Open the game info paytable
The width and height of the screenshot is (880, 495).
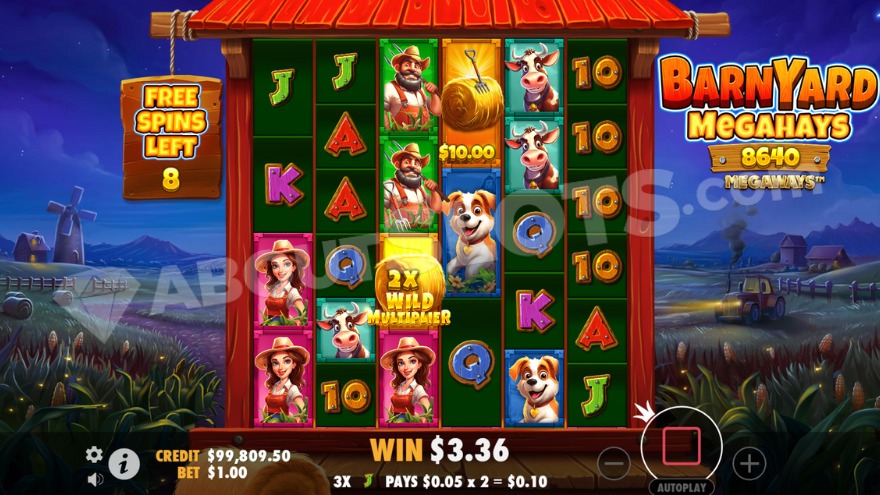pyautogui.click(x=124, y=464)
